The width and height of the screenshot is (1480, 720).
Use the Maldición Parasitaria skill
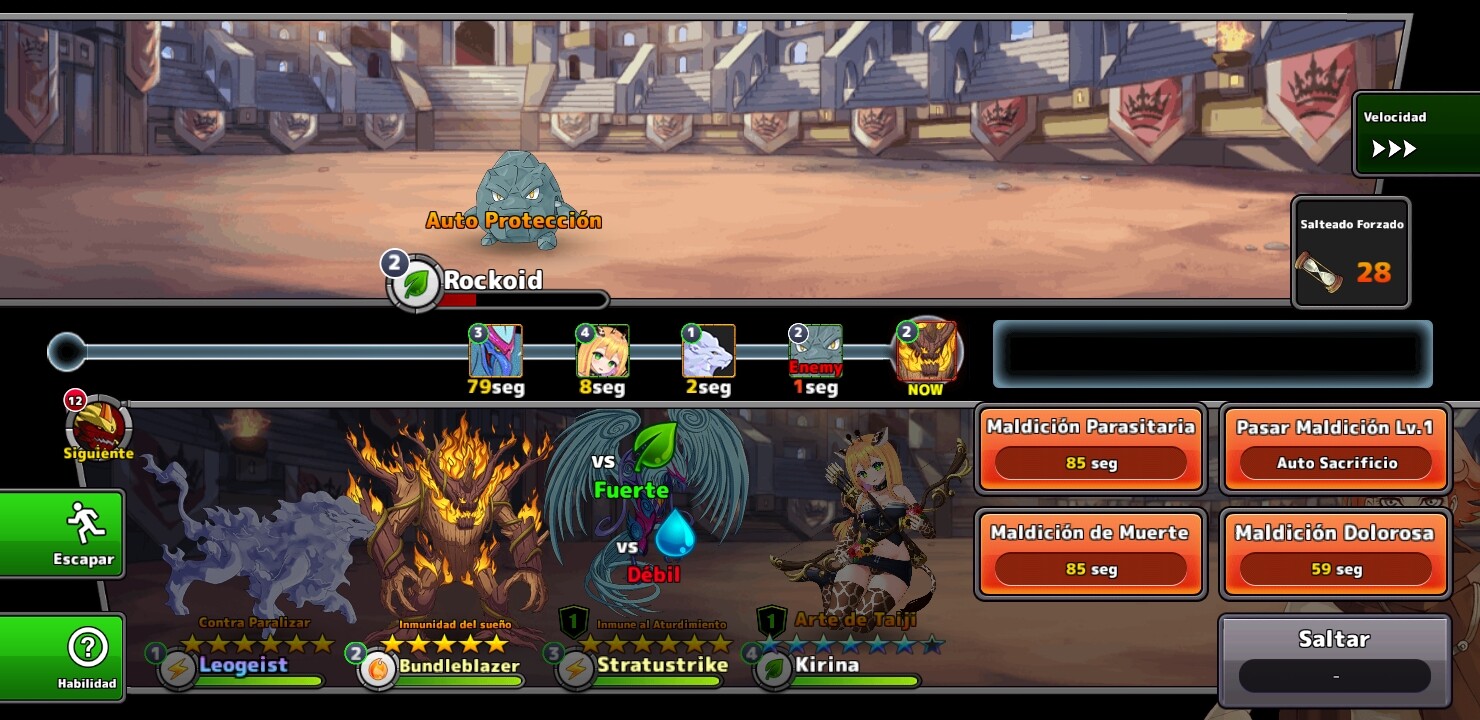(x=1090, y=447)
